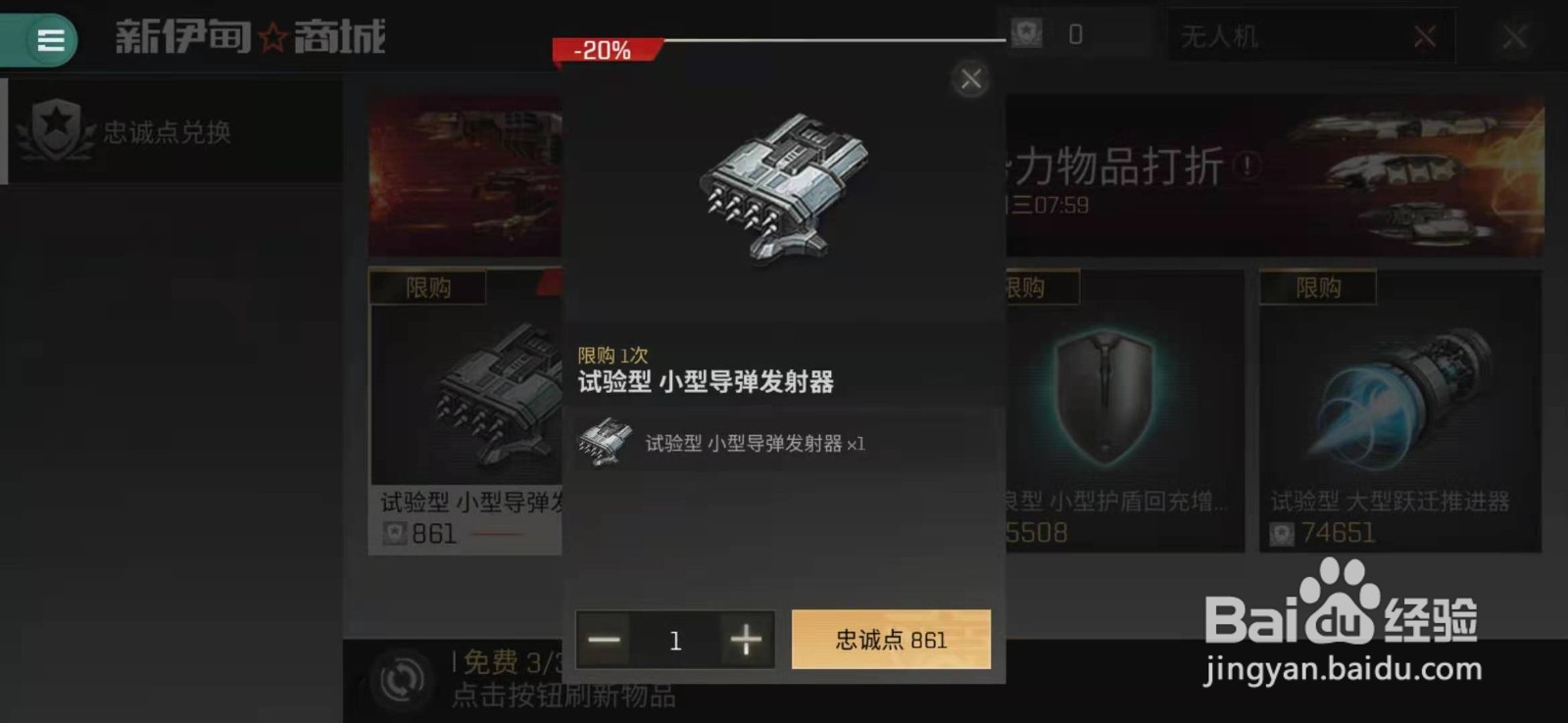1568x723 pixels.
Task: Click the loyalty badge icon next to 74651
Action: [1281, 535]
